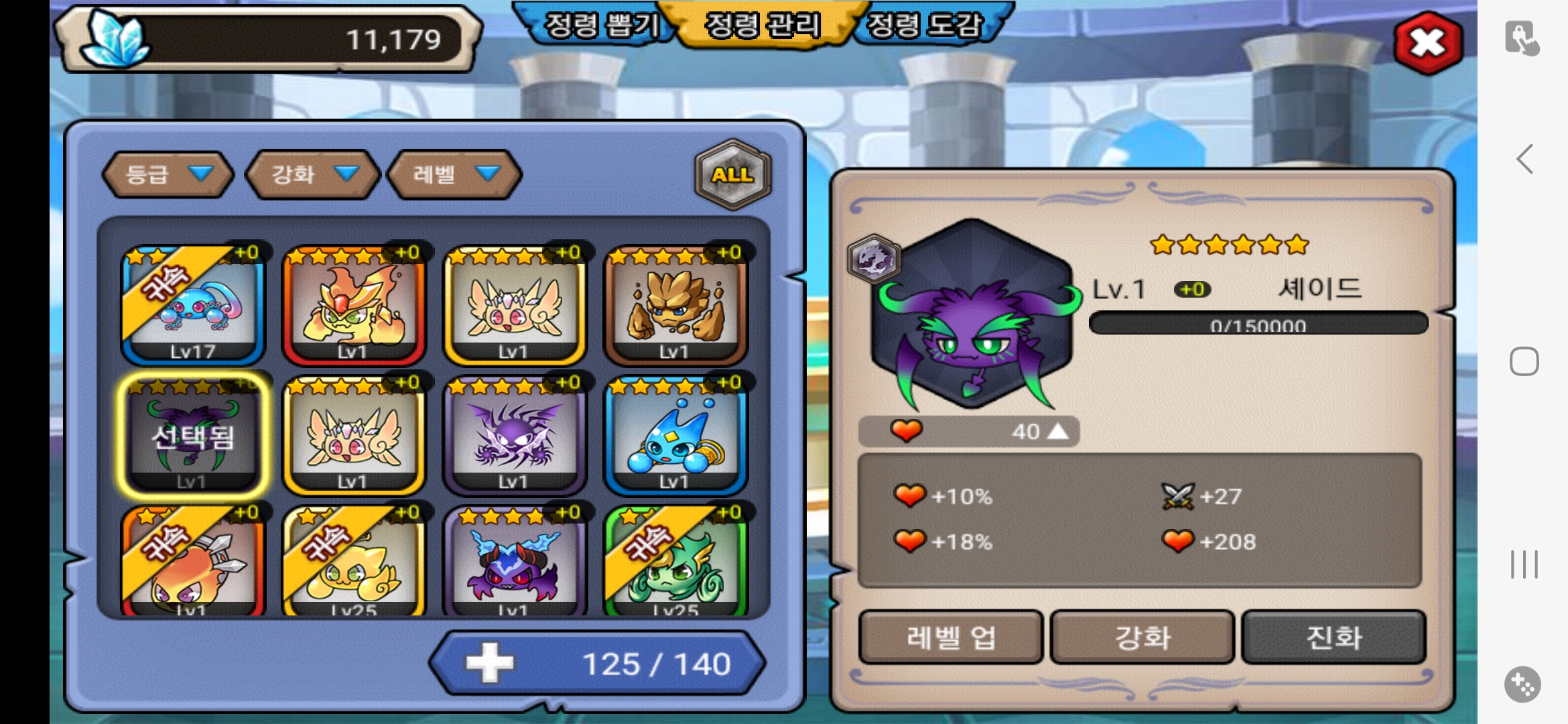Click the 진화 evolve button
The width and height of the screenshot is (1568, 724).
[x=1333, y=637]
